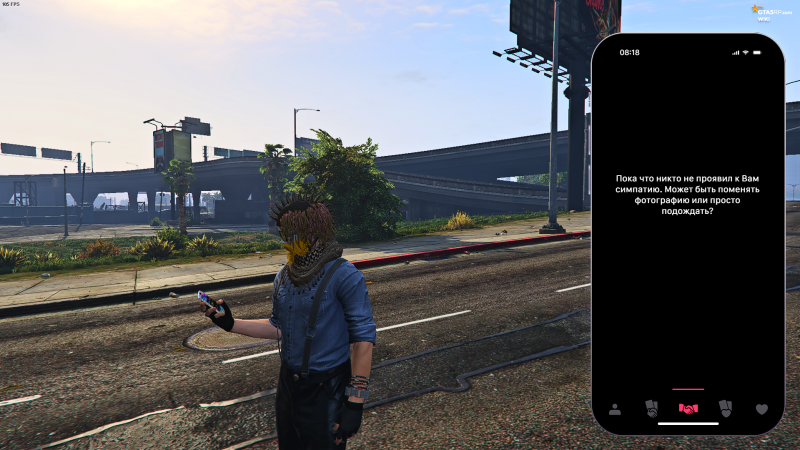Select the highlighted pink handshake tab
Image resolution: width=800 pixels, height=450 pixels.
688,409
